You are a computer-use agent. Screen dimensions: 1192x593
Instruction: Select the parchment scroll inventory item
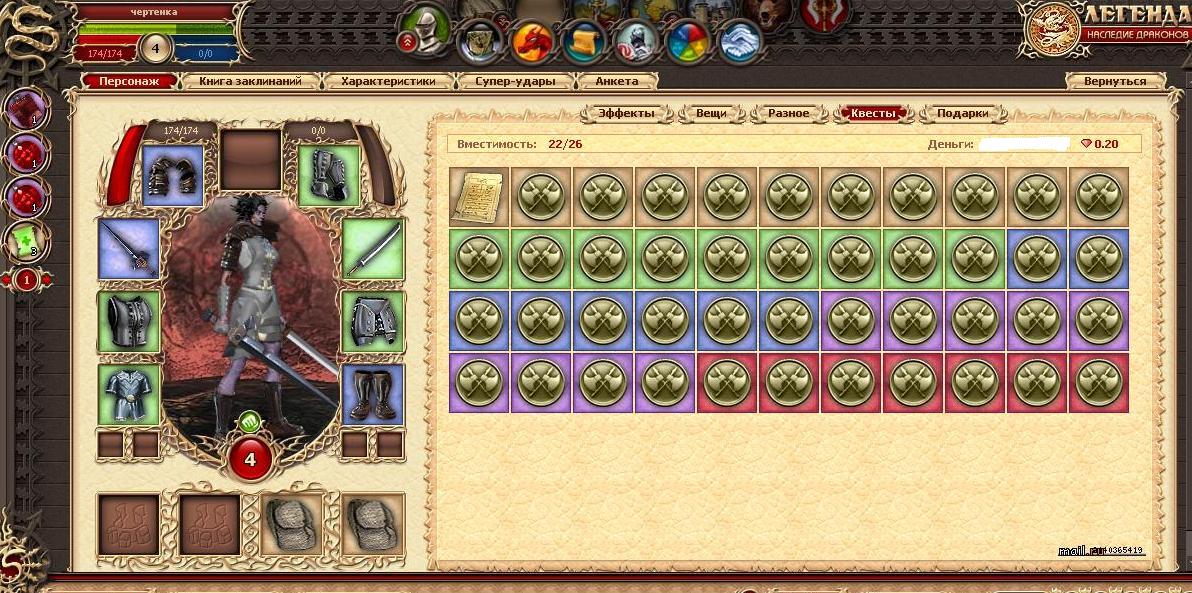tap(479, 197)
